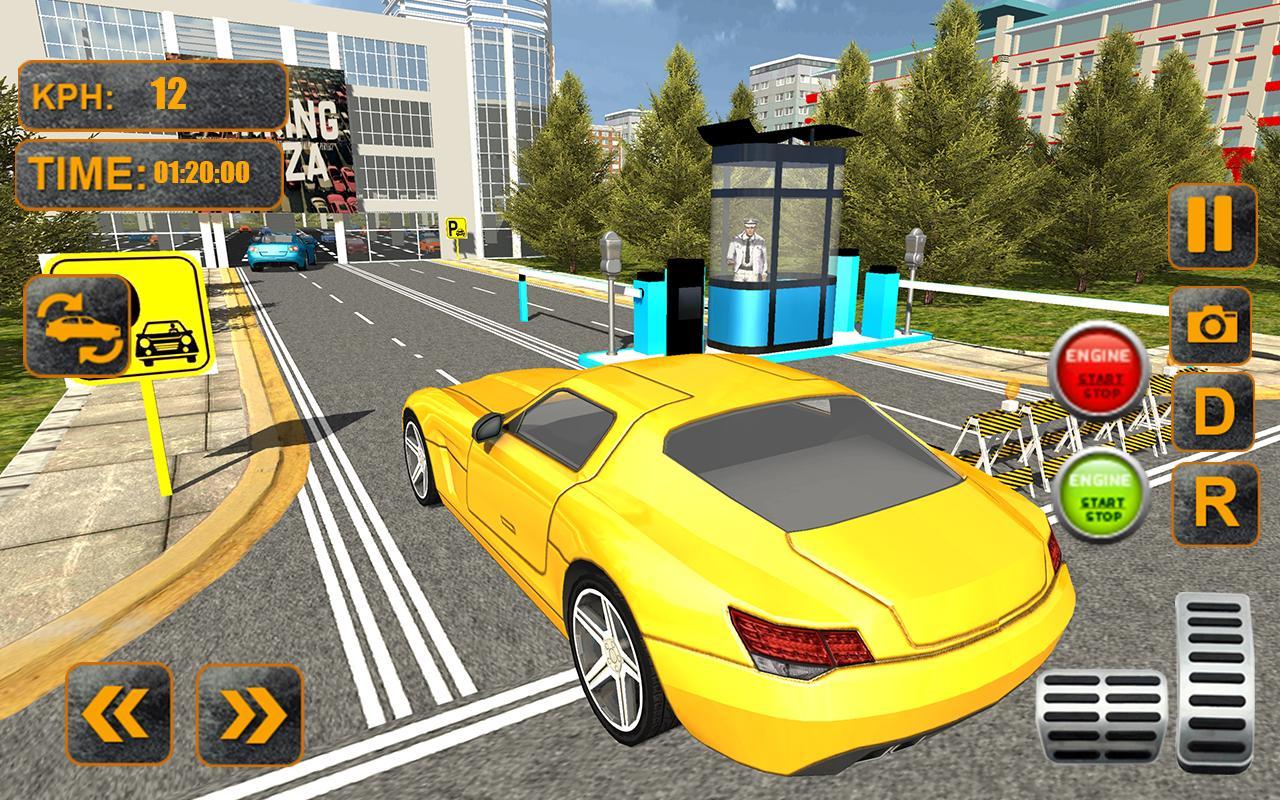This screenshot has width=1280, height=800.
Task: Click the blue taxi on the road
Action: [x=278, y=250]
